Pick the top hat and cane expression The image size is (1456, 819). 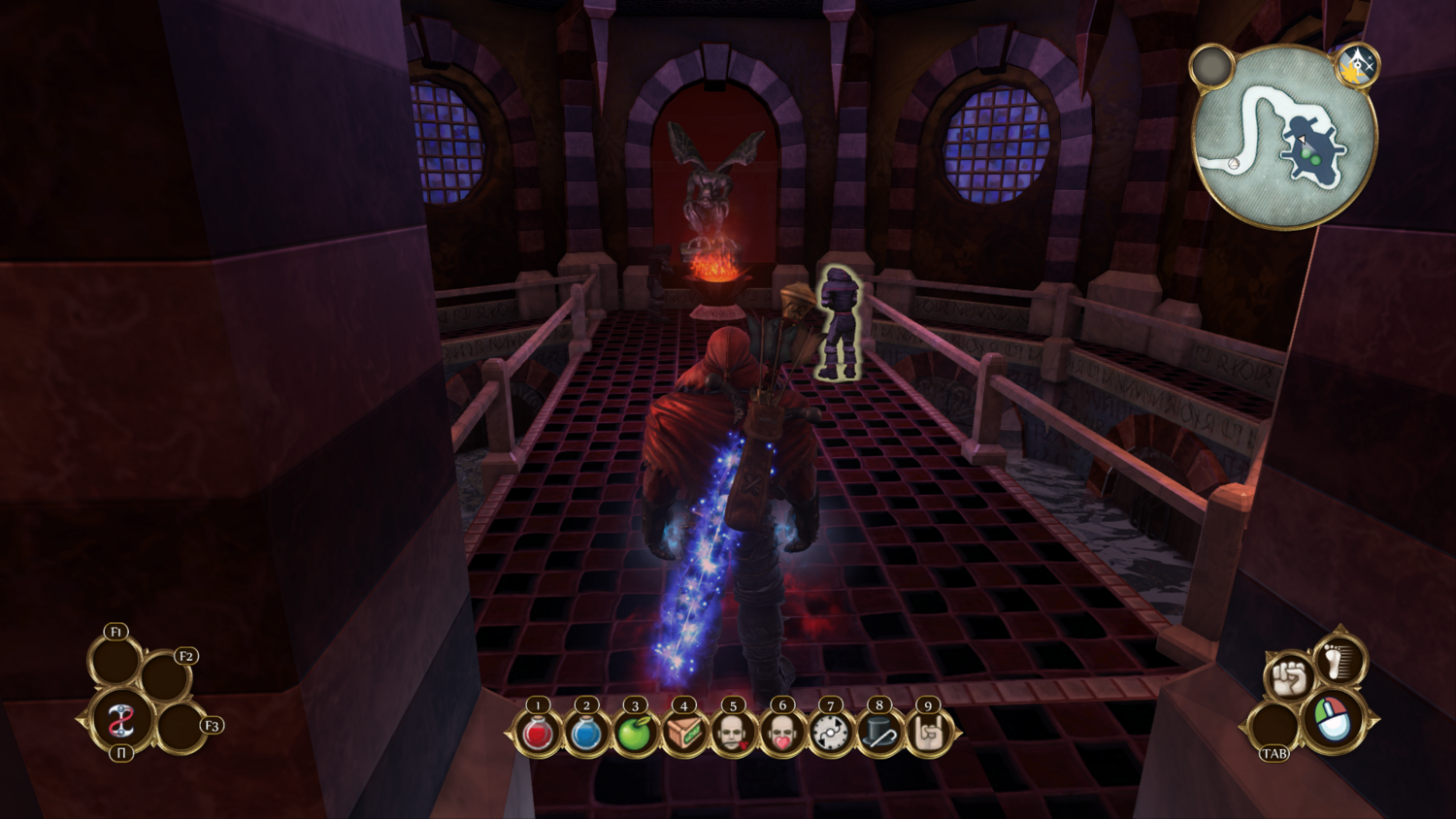879,734
